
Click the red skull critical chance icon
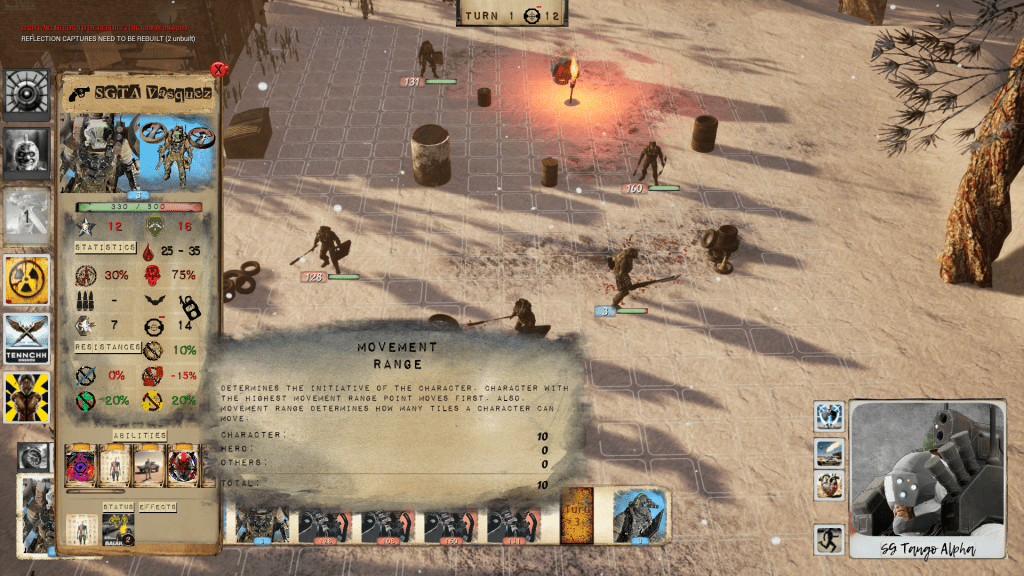click(x=153, y=276)
